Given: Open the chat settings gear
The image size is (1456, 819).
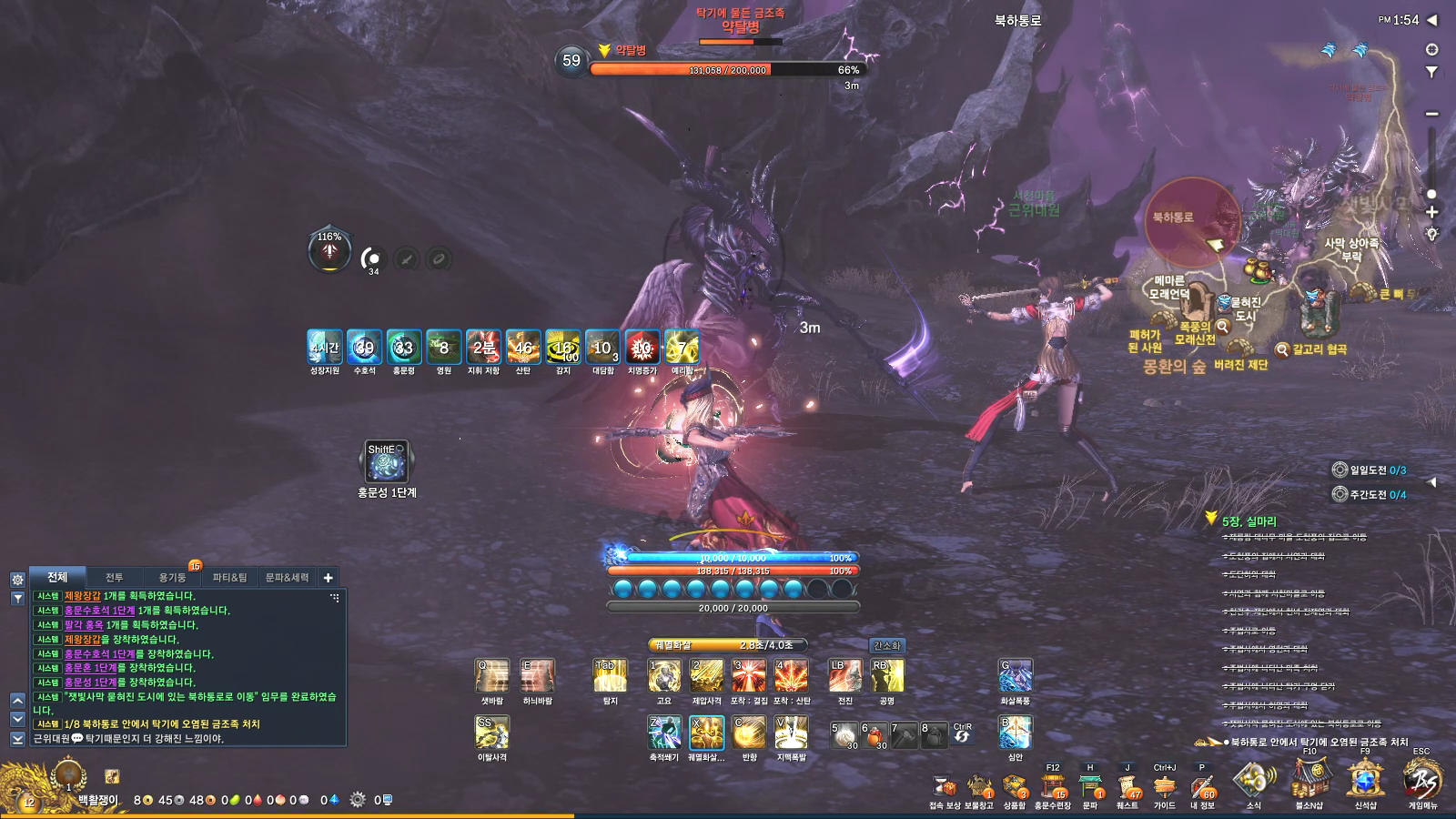Looking at the screenshot, I should tap(17, 579).
